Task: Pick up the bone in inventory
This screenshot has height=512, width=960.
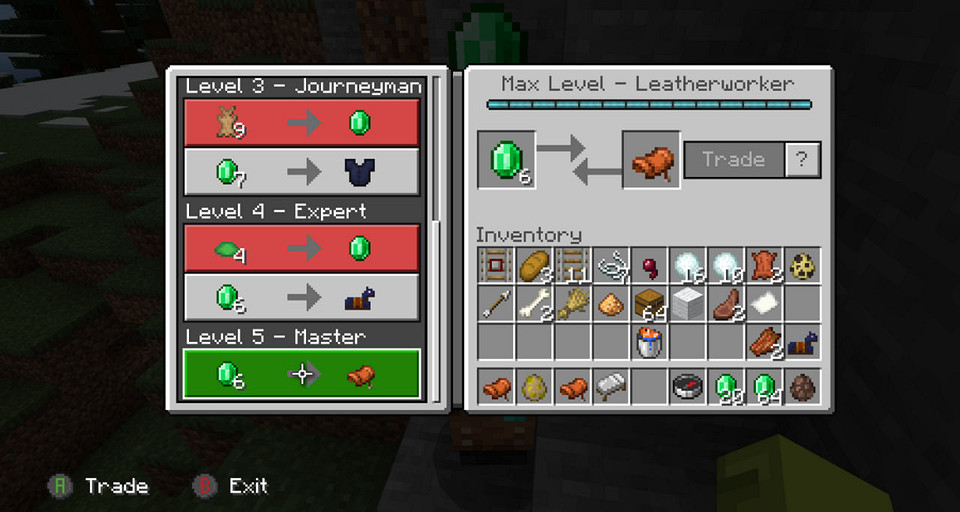Action: pyautogui.click(x=535, y=304)
